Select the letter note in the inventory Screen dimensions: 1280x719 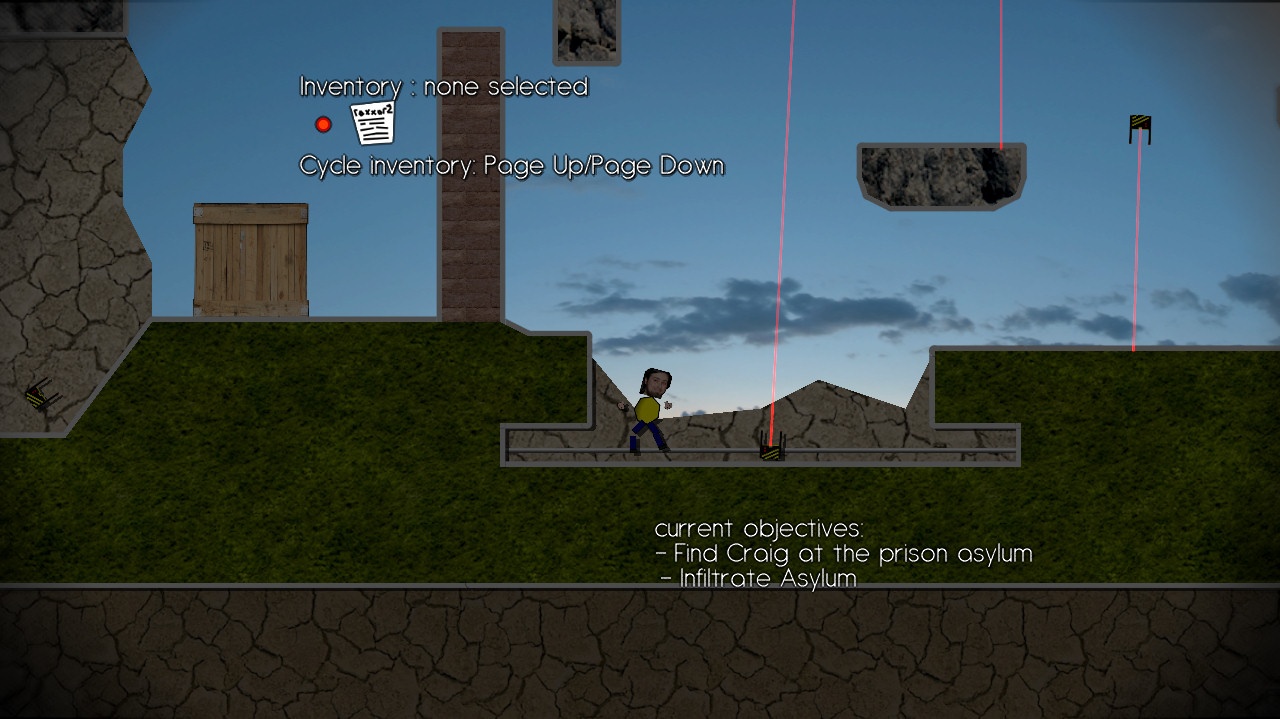coord(373,124)
